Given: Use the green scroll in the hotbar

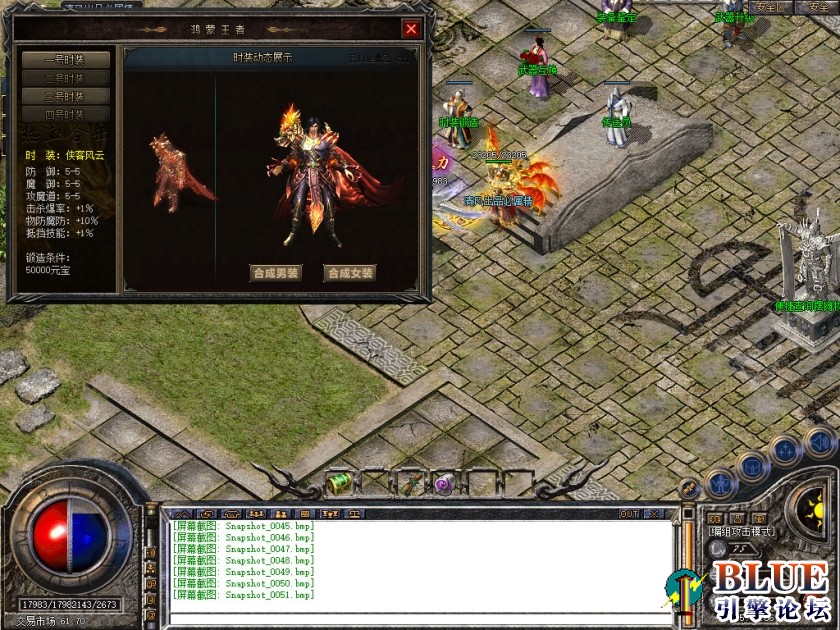Looking at the screenshot, I should pyautogui.click(x=340, y=483).
